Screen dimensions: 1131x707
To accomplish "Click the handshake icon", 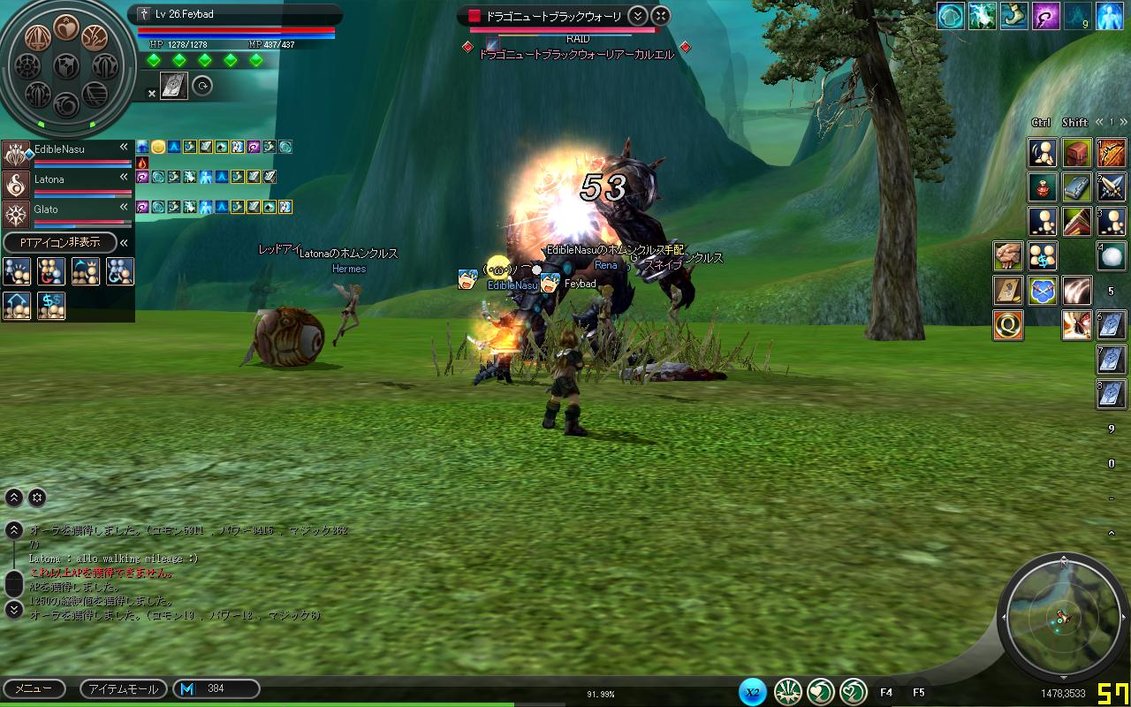I will pos(1008,256).
